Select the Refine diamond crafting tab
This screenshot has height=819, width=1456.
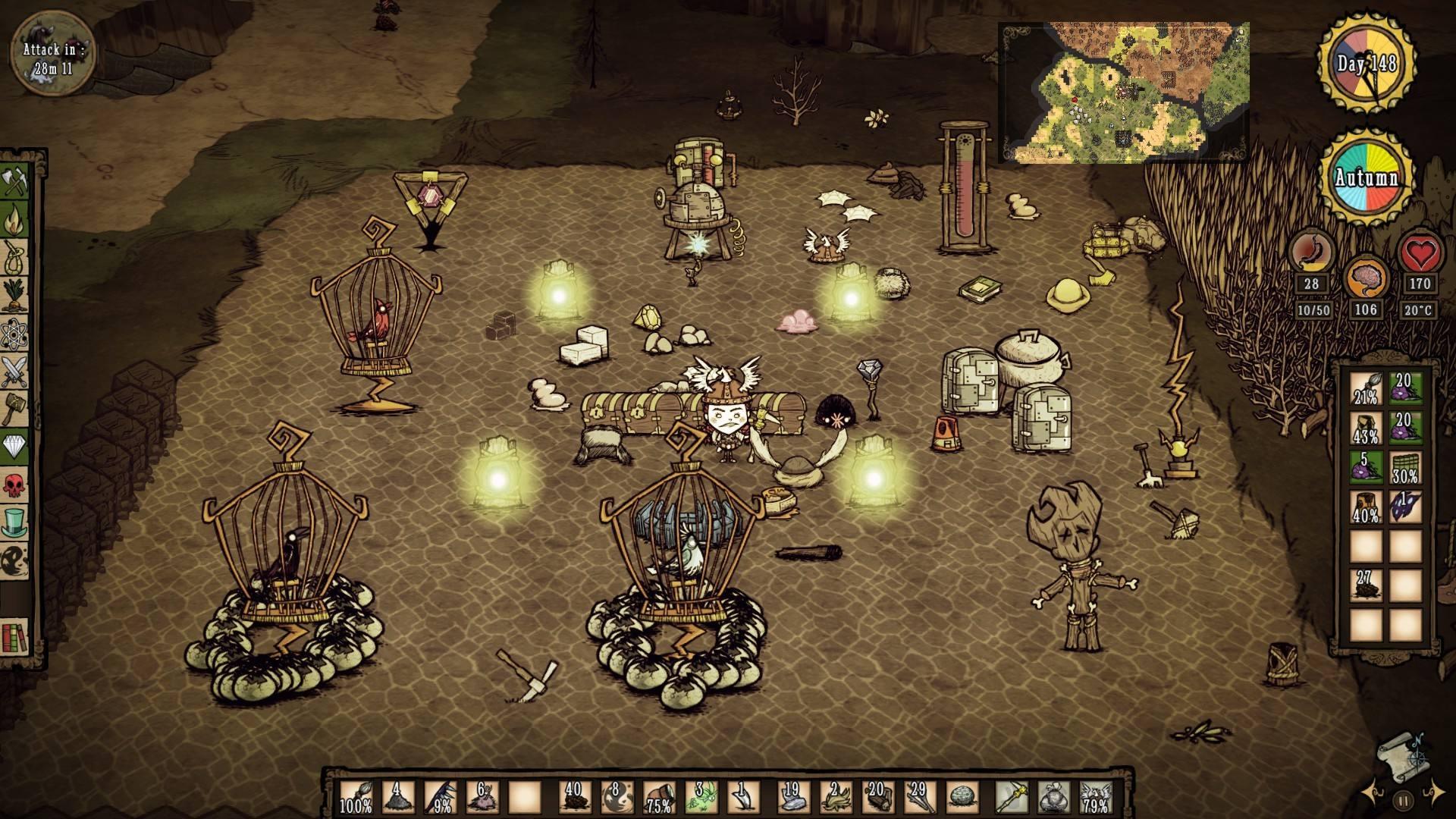(15, 447)
